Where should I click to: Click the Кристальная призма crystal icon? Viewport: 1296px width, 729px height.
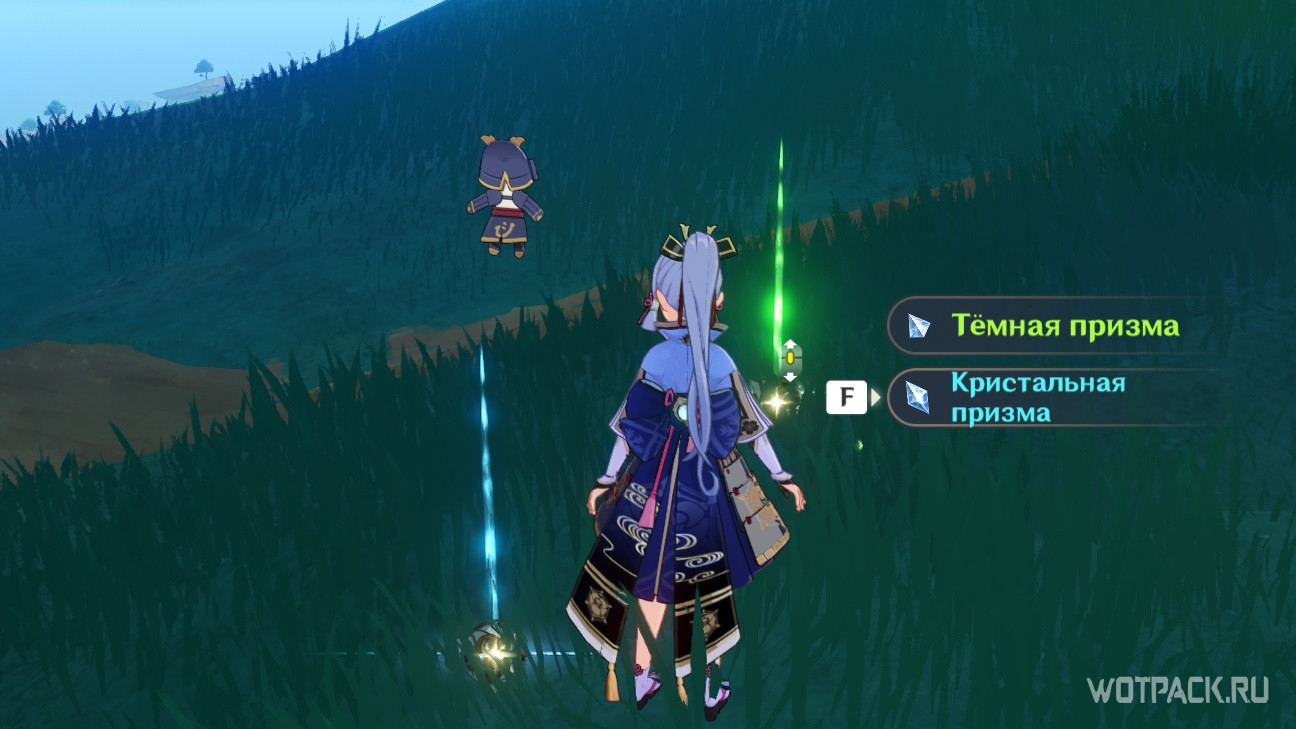click(918, 396)
